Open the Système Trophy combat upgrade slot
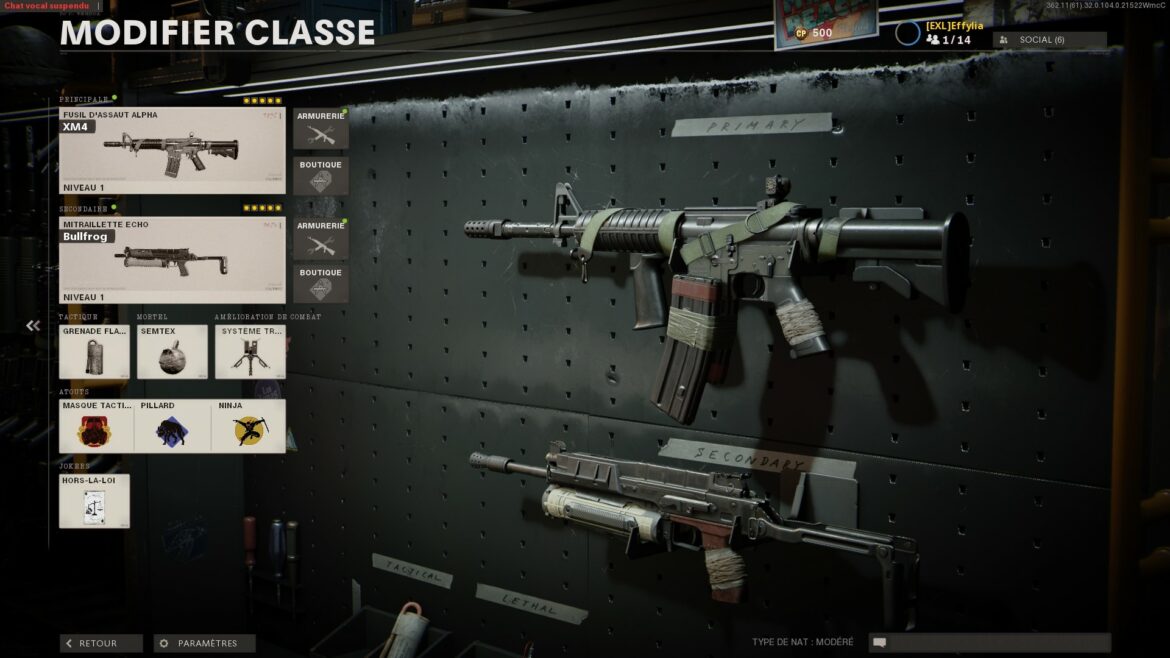The width and height of the screenshot is (1170, 658). coord(250,352)
